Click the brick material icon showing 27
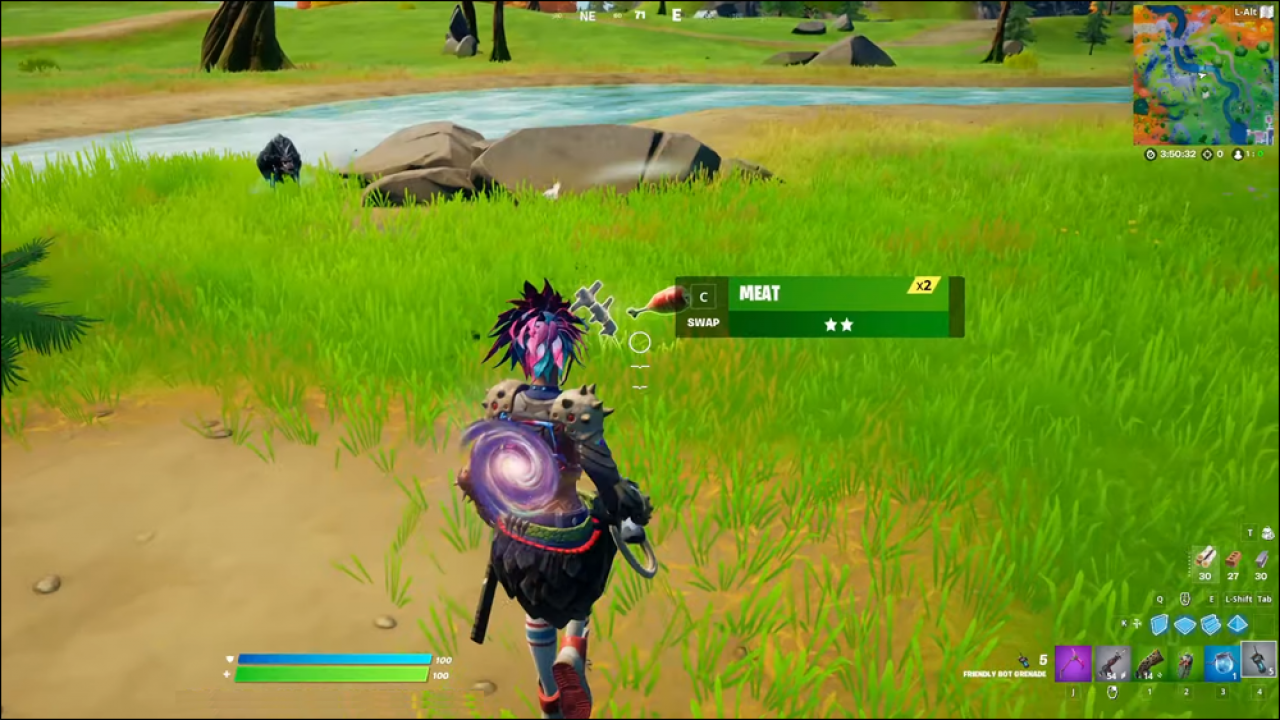 (x=1233, y=560)
